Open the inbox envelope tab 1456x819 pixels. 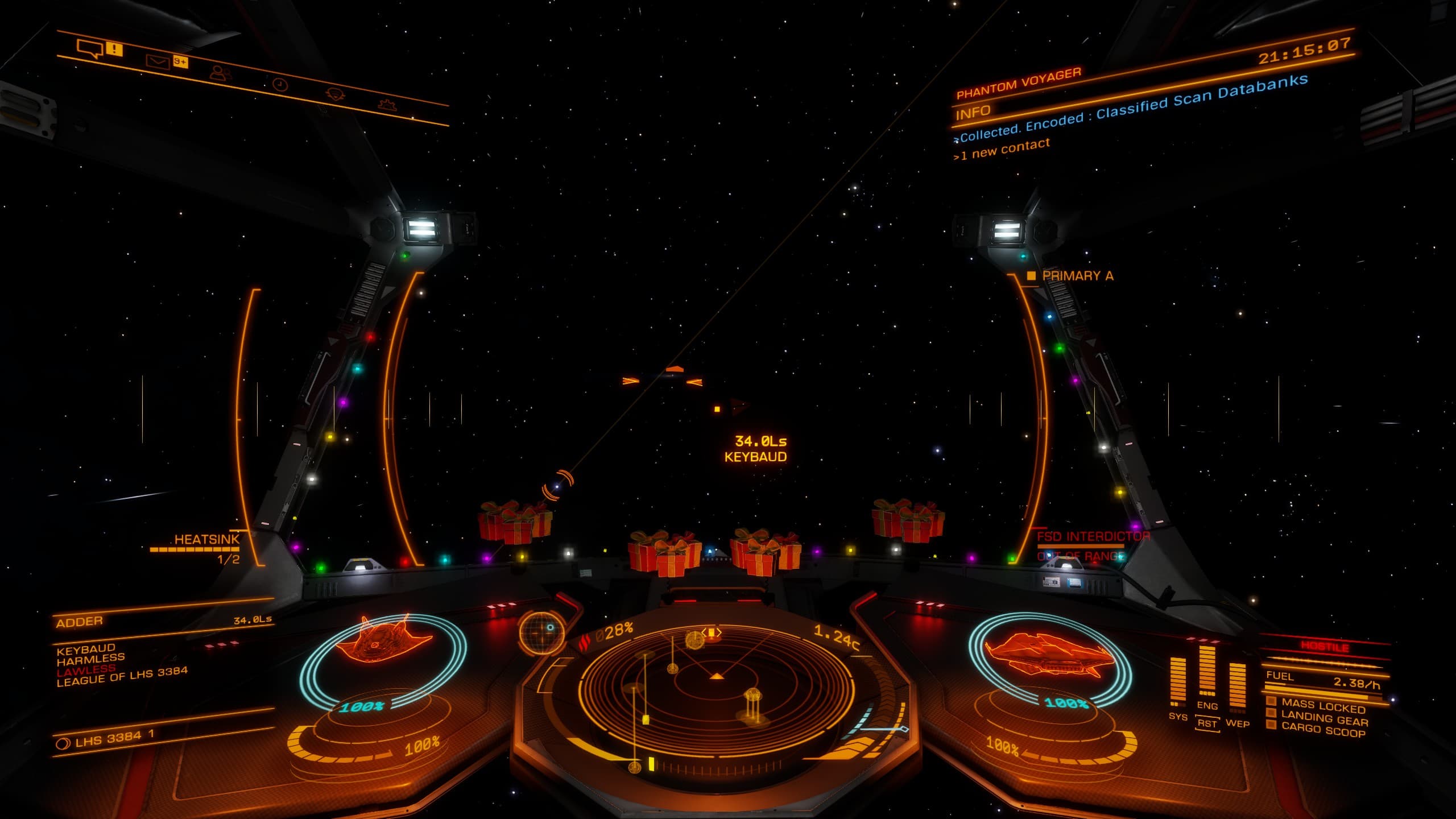point(158,61)
